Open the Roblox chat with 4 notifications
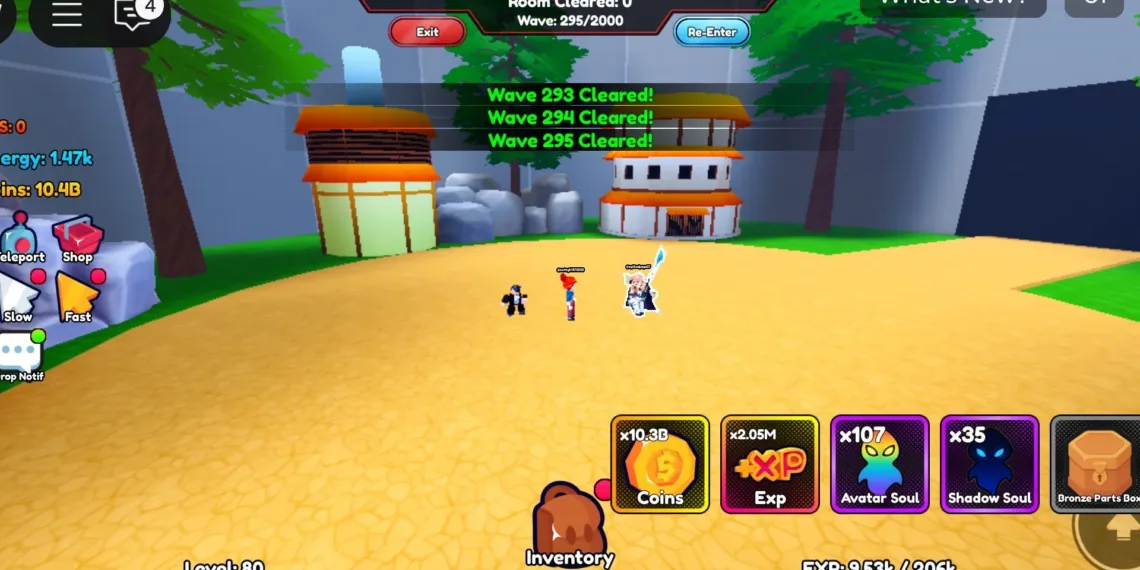Screen dimensions: 1140x570 (135, 15)
